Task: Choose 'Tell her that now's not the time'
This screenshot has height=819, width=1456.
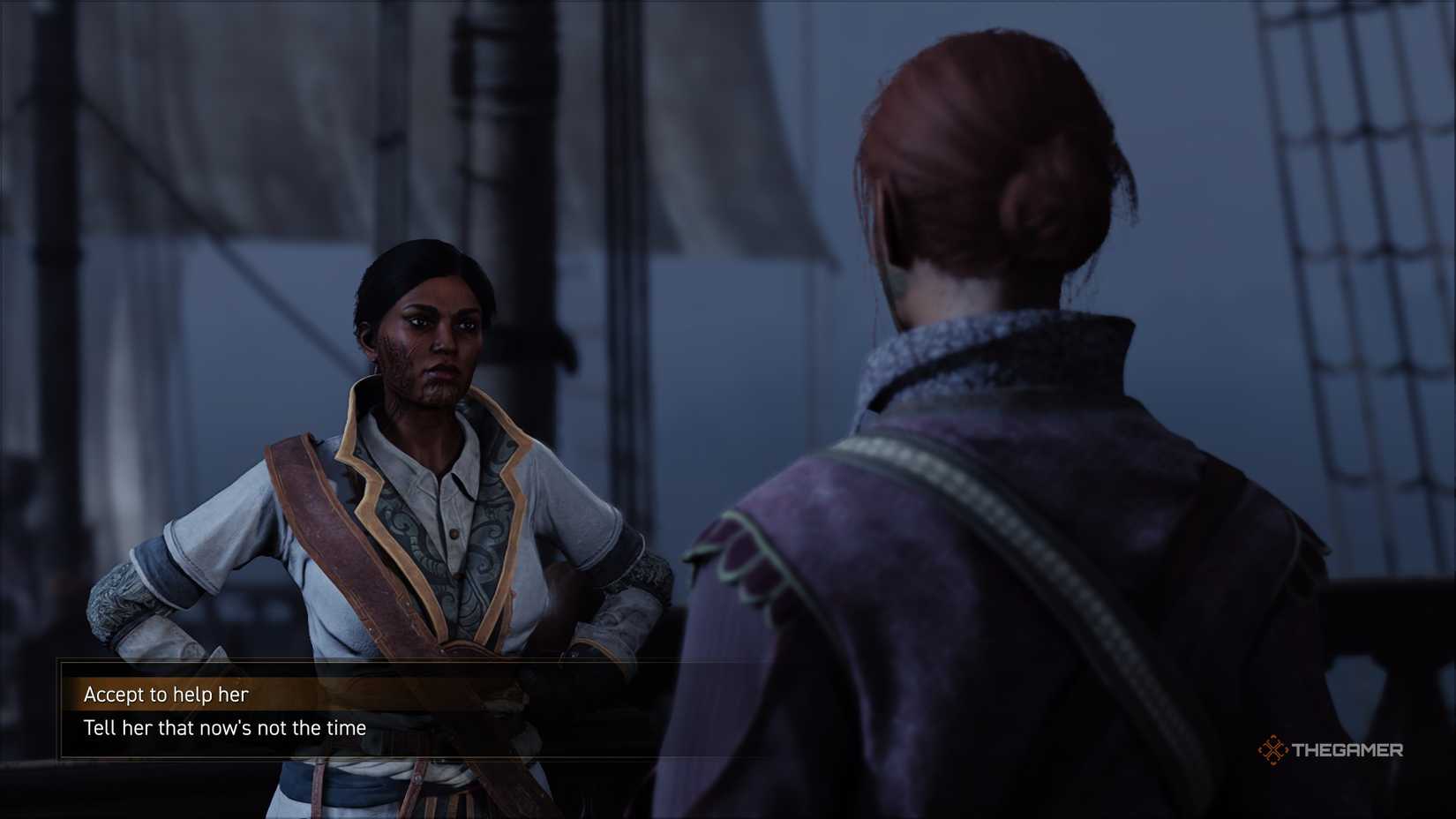Action: (x=224, y=728)
